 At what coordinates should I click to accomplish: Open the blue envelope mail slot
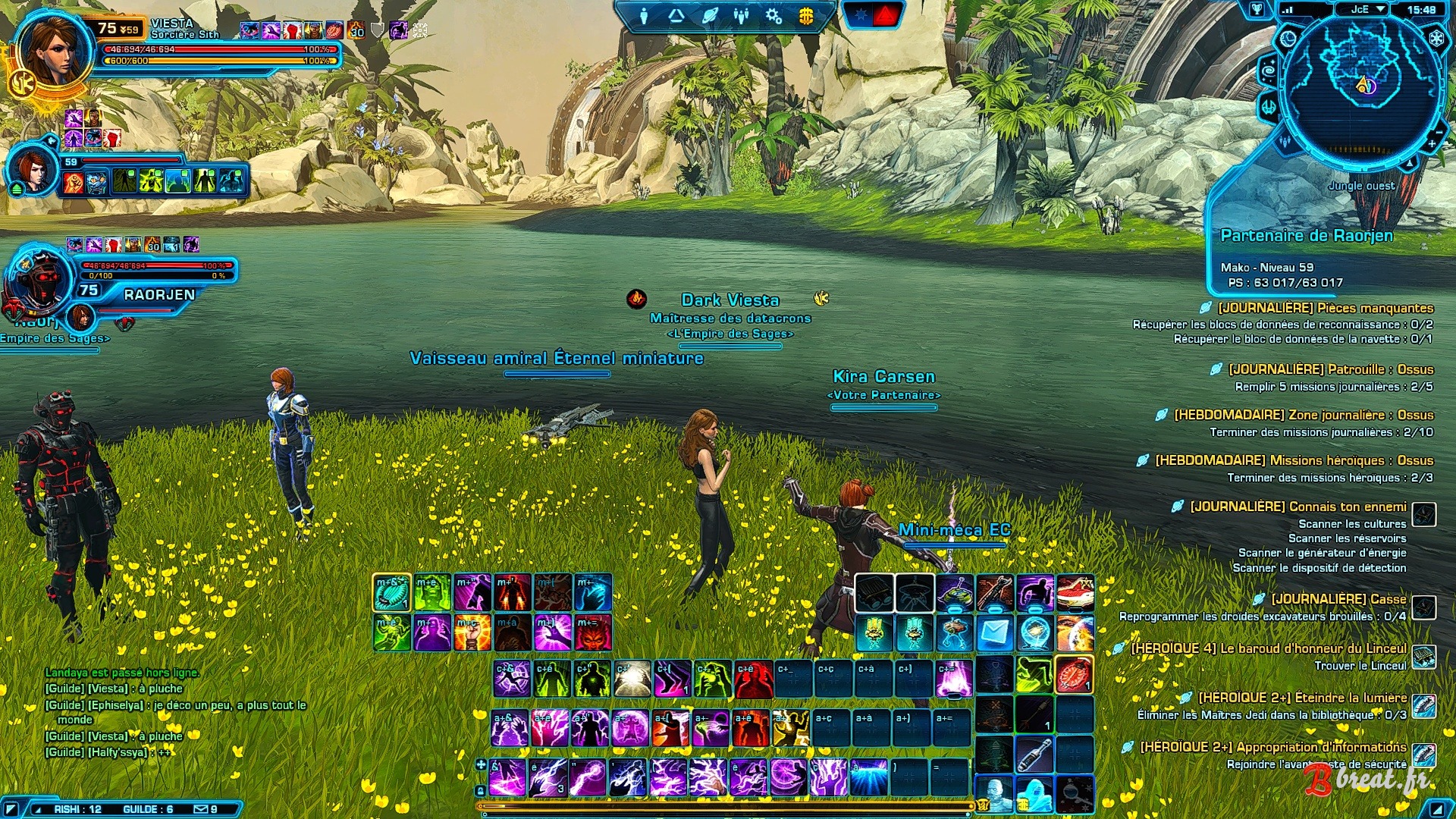994,632
